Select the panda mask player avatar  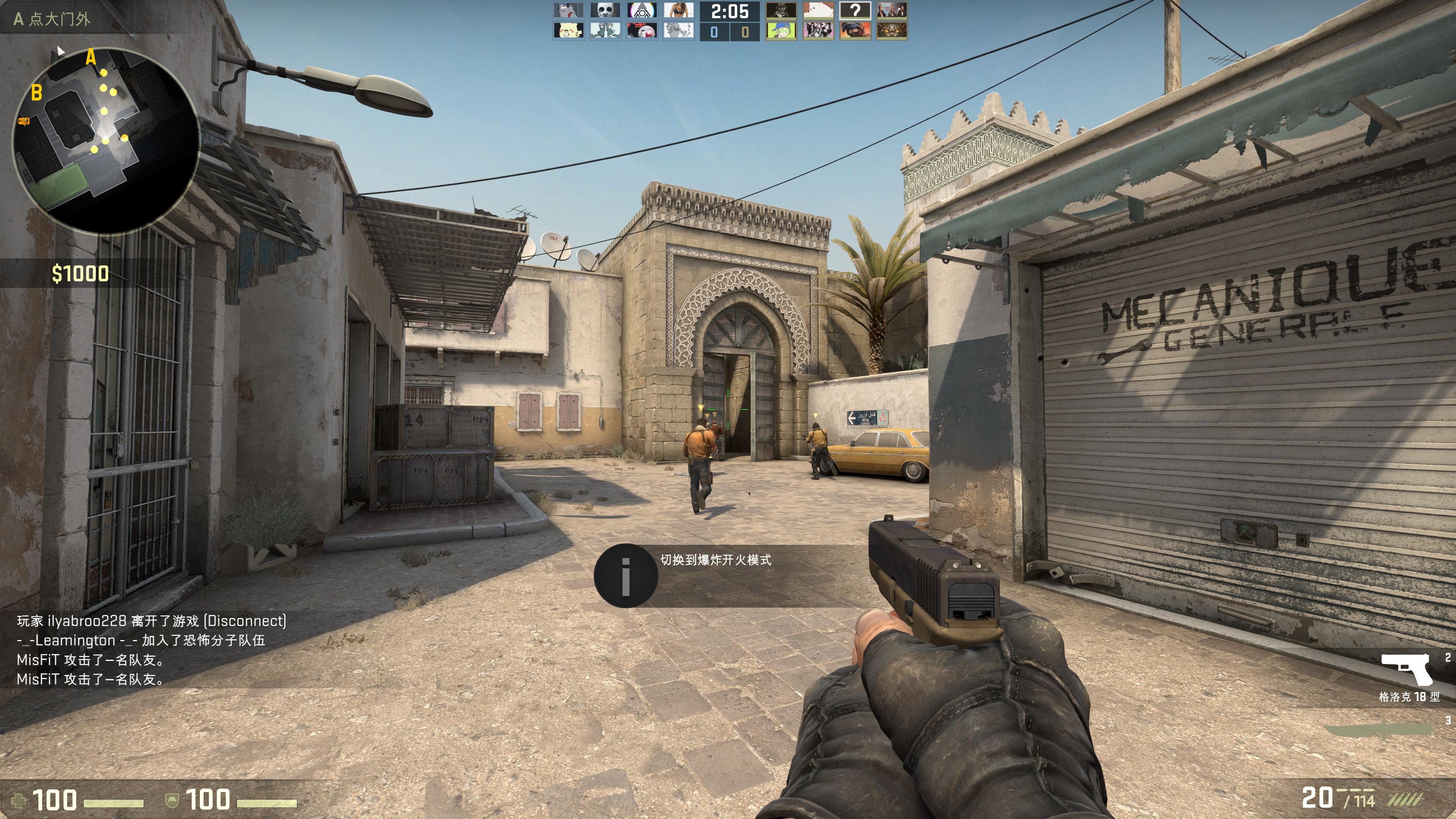point(605,10)
